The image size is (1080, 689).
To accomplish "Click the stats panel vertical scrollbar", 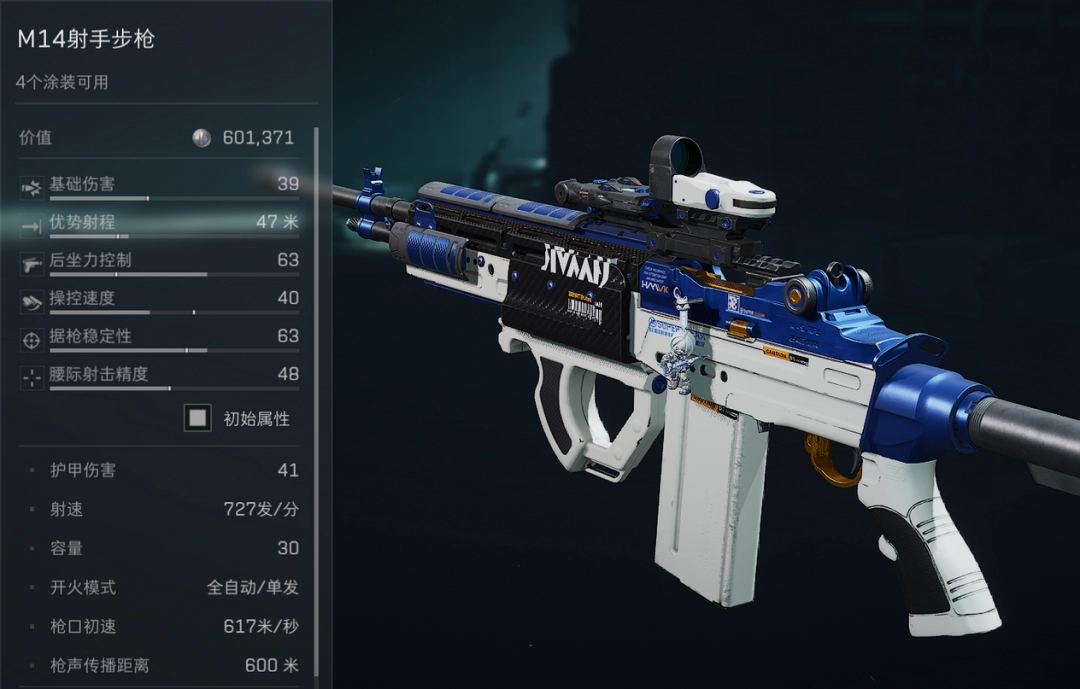I will (x=316, y=400).
